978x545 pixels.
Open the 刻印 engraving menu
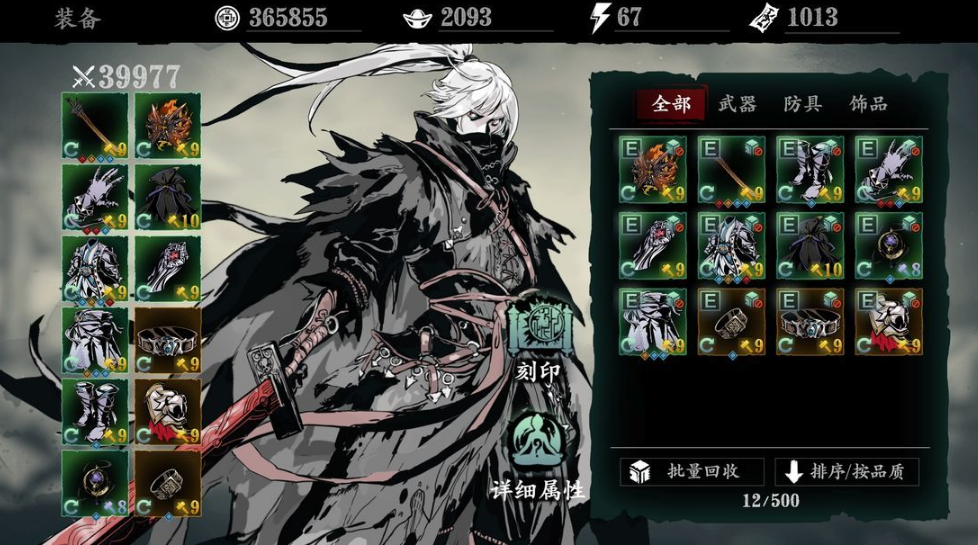[x=538, y=338]
